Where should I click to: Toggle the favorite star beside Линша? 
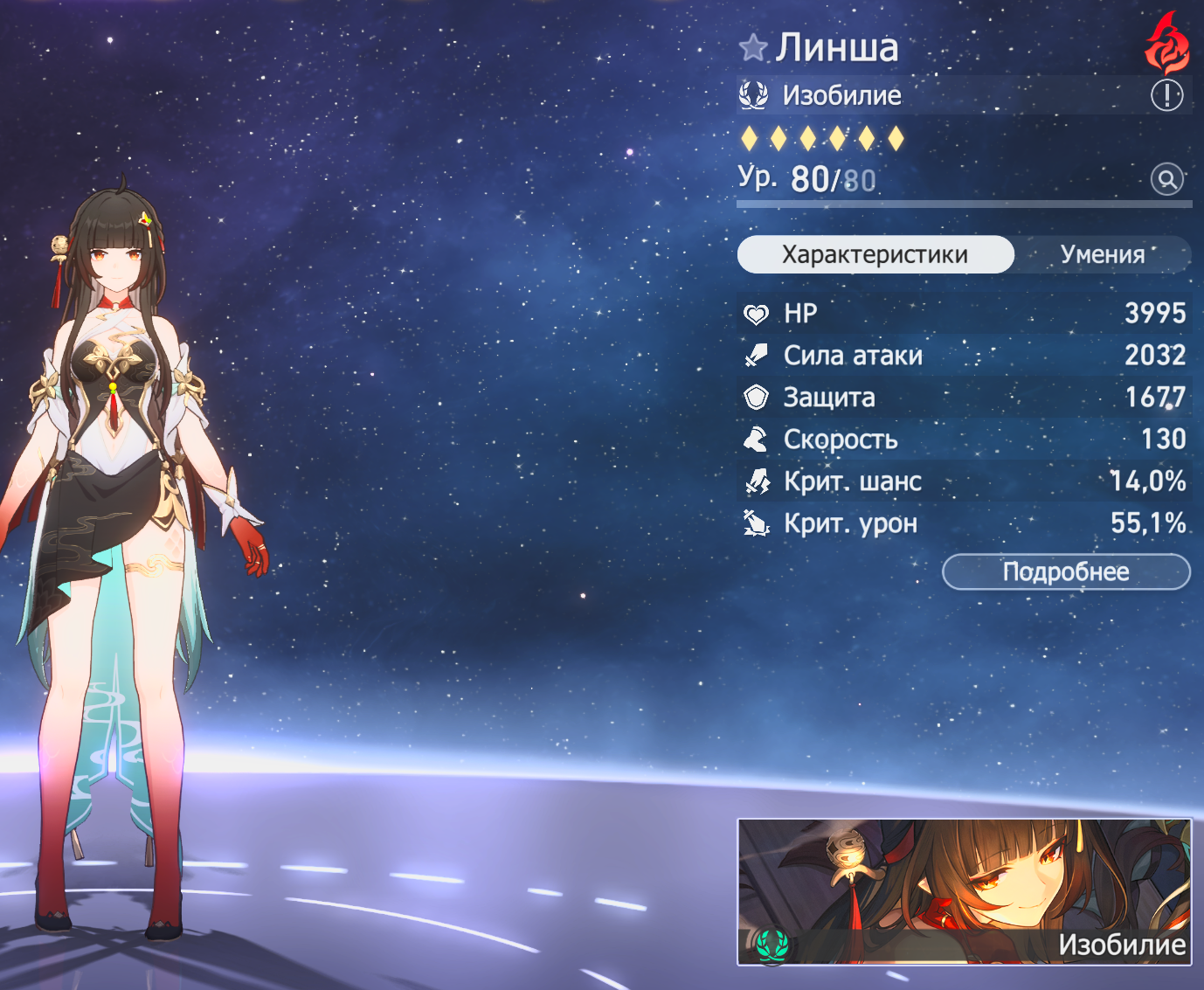752,47
